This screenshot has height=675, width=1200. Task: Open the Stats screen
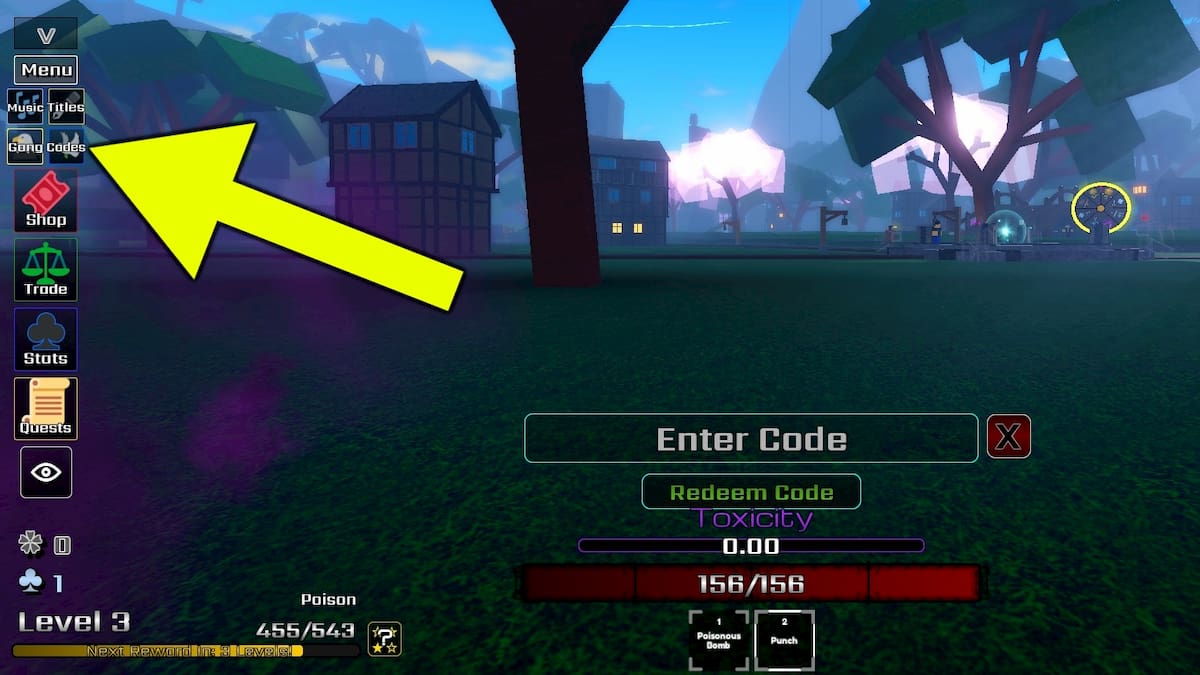(x=46, y=338)
